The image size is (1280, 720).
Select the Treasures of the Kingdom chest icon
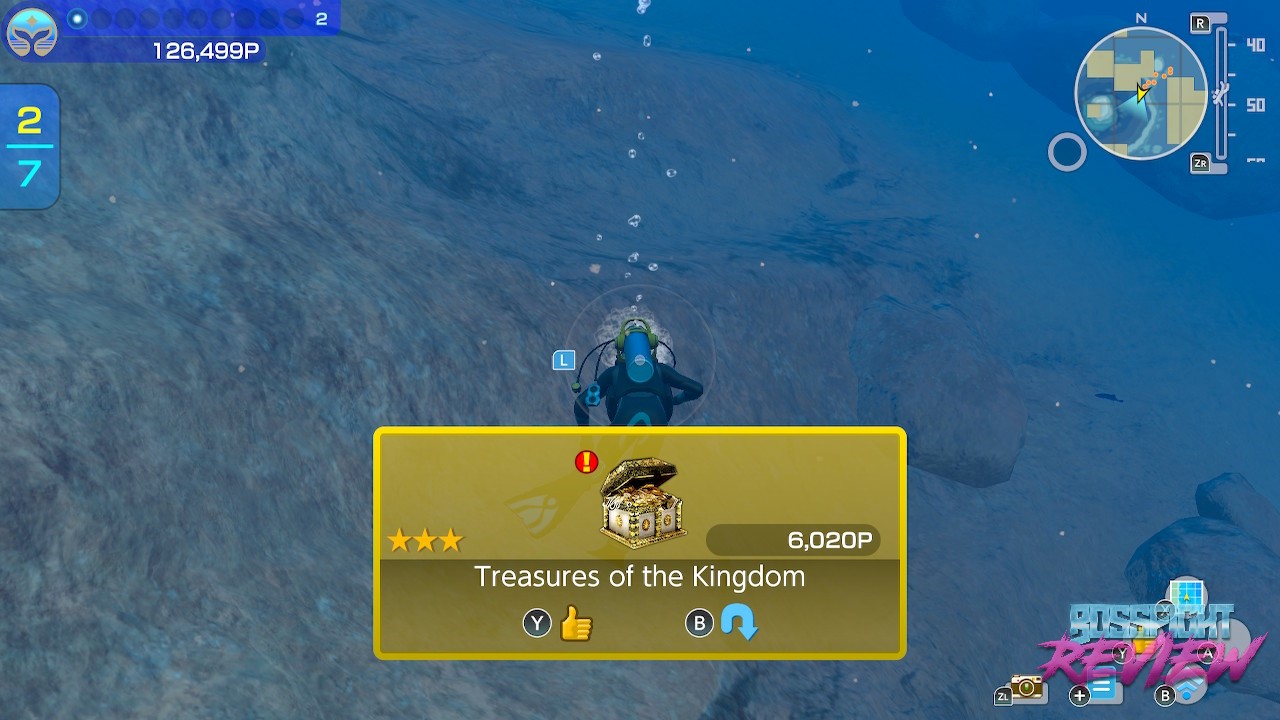(x=643, y=503)
